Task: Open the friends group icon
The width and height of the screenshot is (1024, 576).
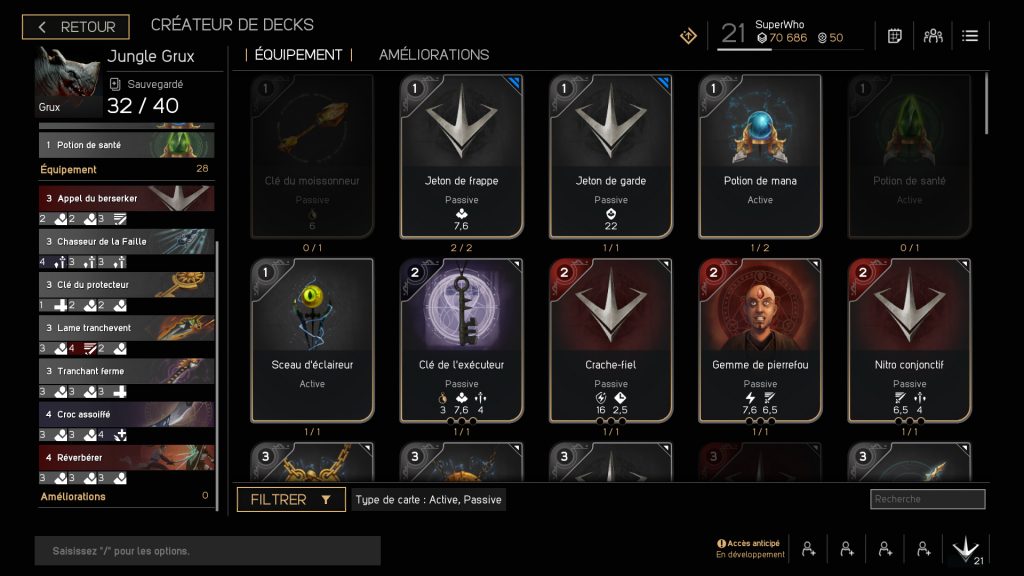Action: click(933, 36)
